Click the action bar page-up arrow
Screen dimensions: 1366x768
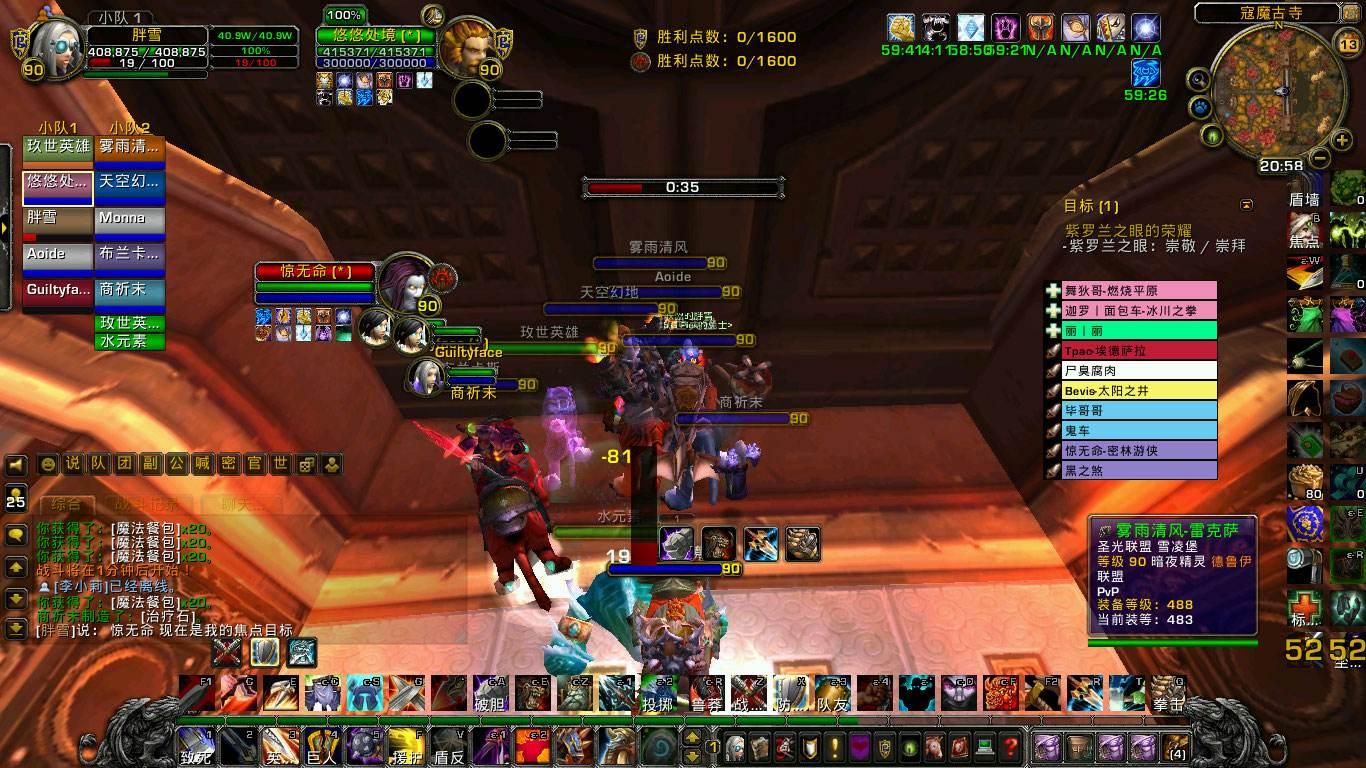(x=692, y=737)
